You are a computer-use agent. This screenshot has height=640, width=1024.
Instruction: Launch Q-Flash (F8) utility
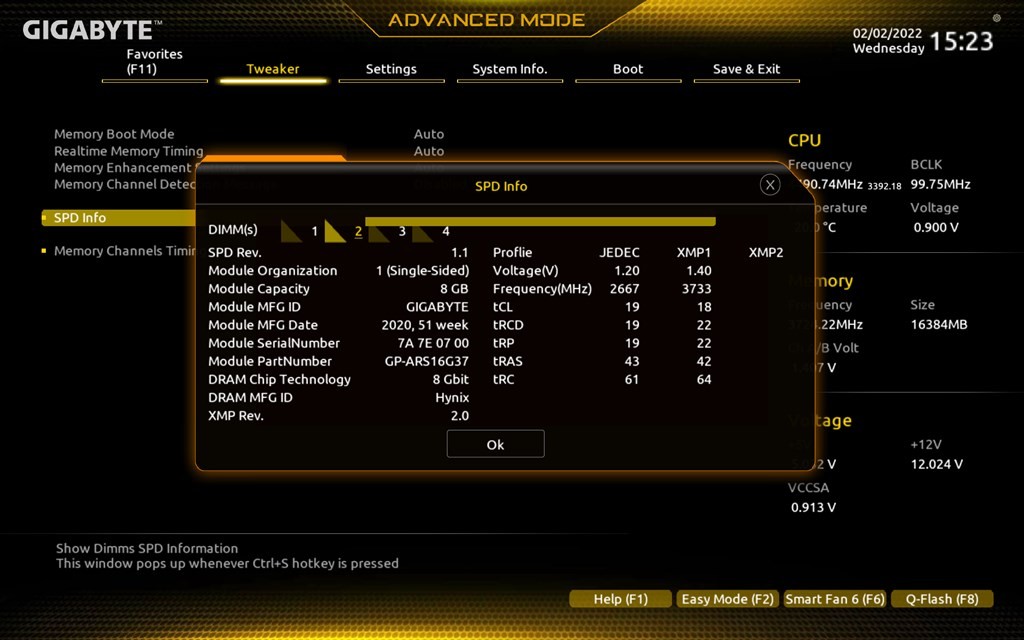pos(942,599)
